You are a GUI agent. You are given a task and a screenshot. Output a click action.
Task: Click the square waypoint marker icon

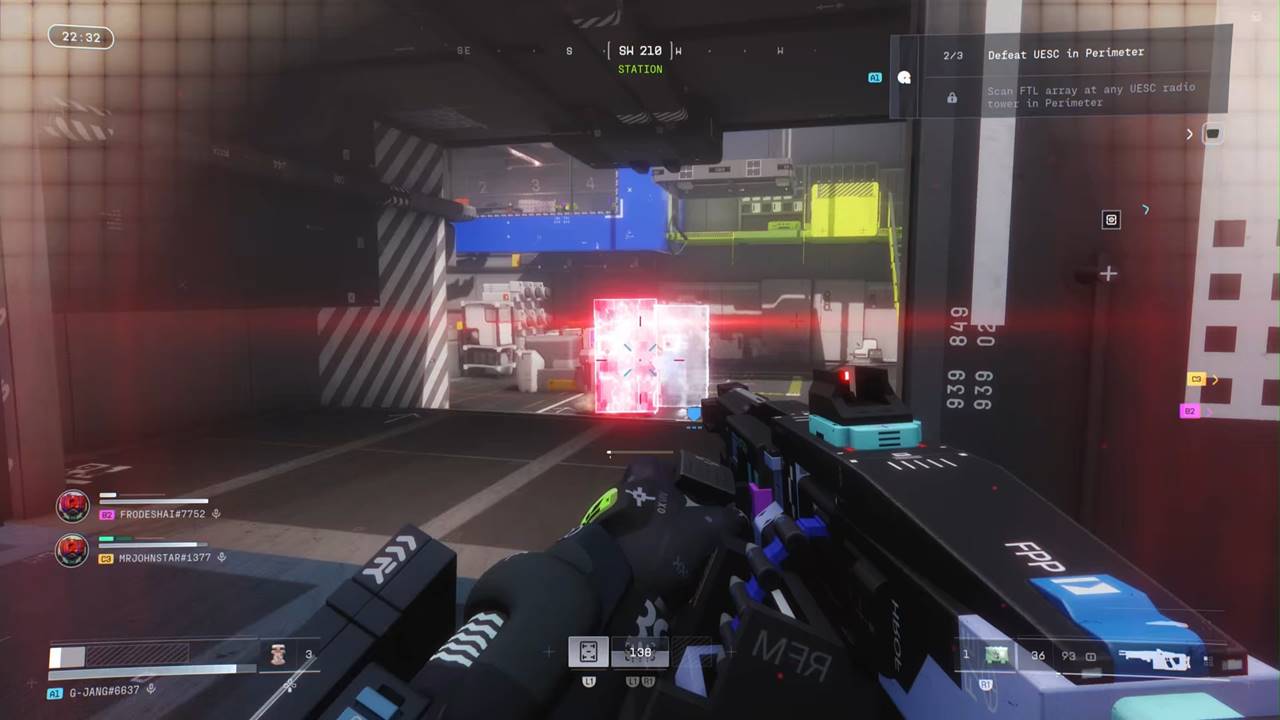(x=1111, y=220)
